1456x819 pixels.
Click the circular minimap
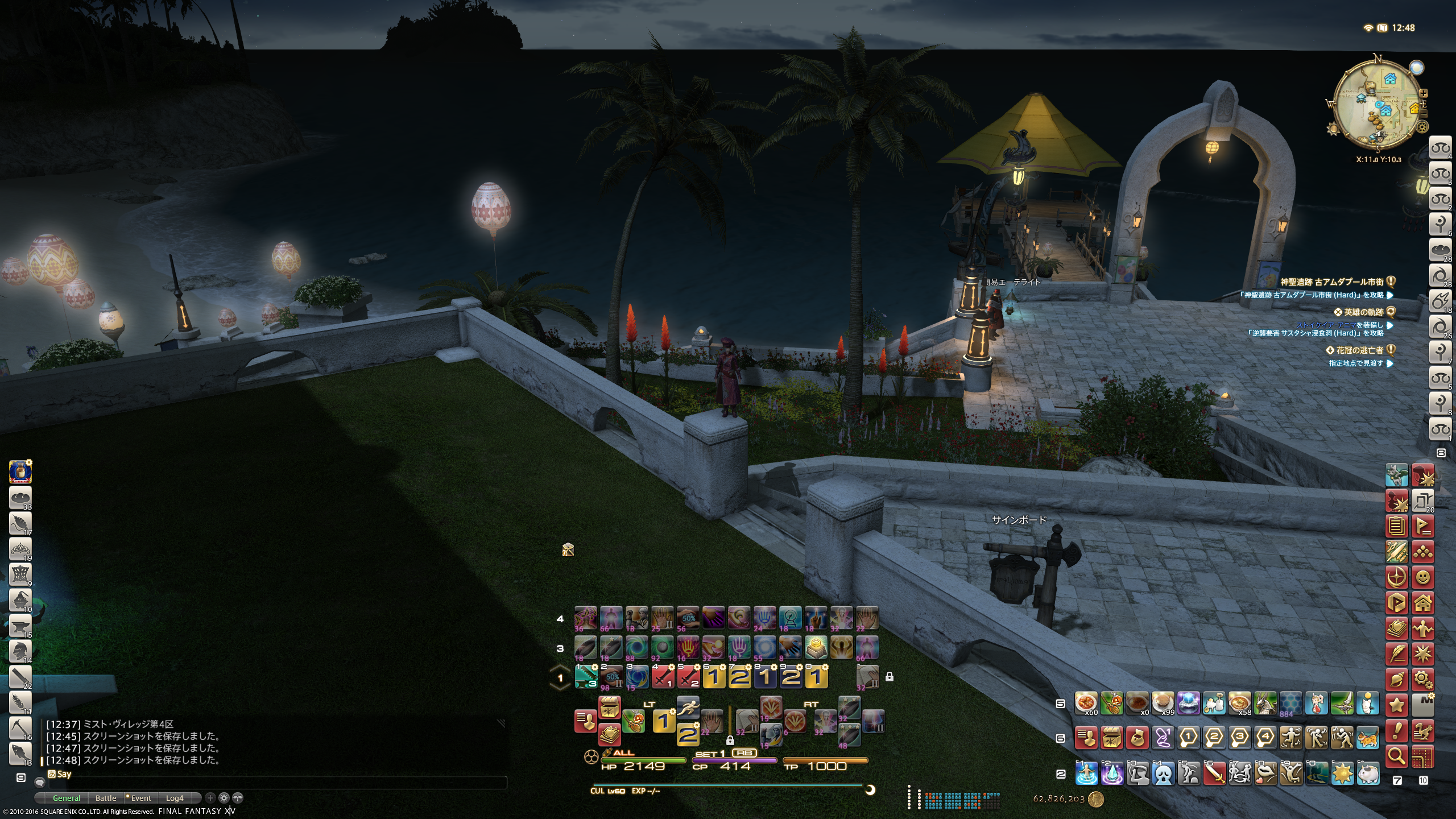pyautogui.click(x=1378, y=106)
